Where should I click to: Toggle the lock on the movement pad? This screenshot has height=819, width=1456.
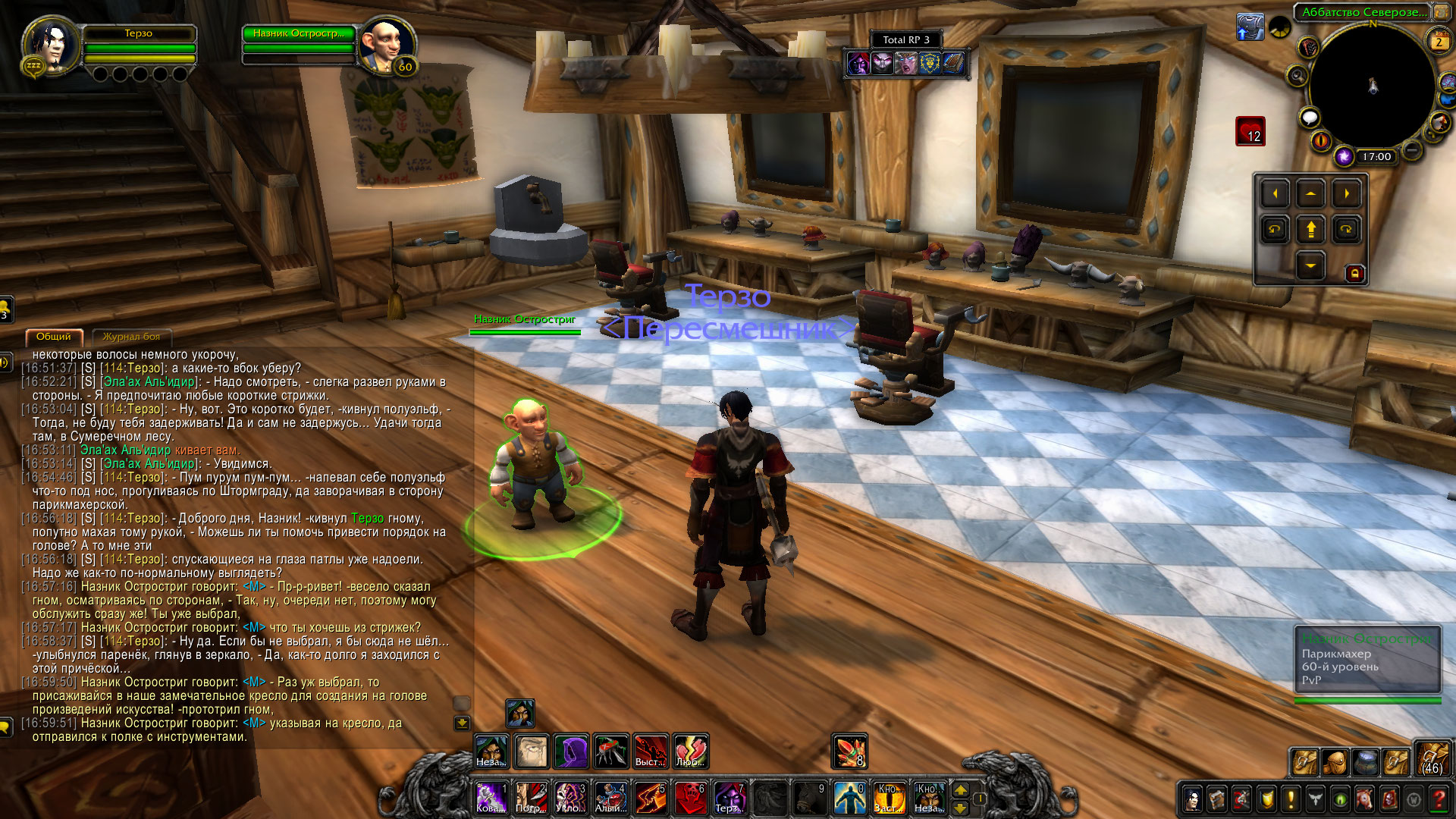[1355, 273]
